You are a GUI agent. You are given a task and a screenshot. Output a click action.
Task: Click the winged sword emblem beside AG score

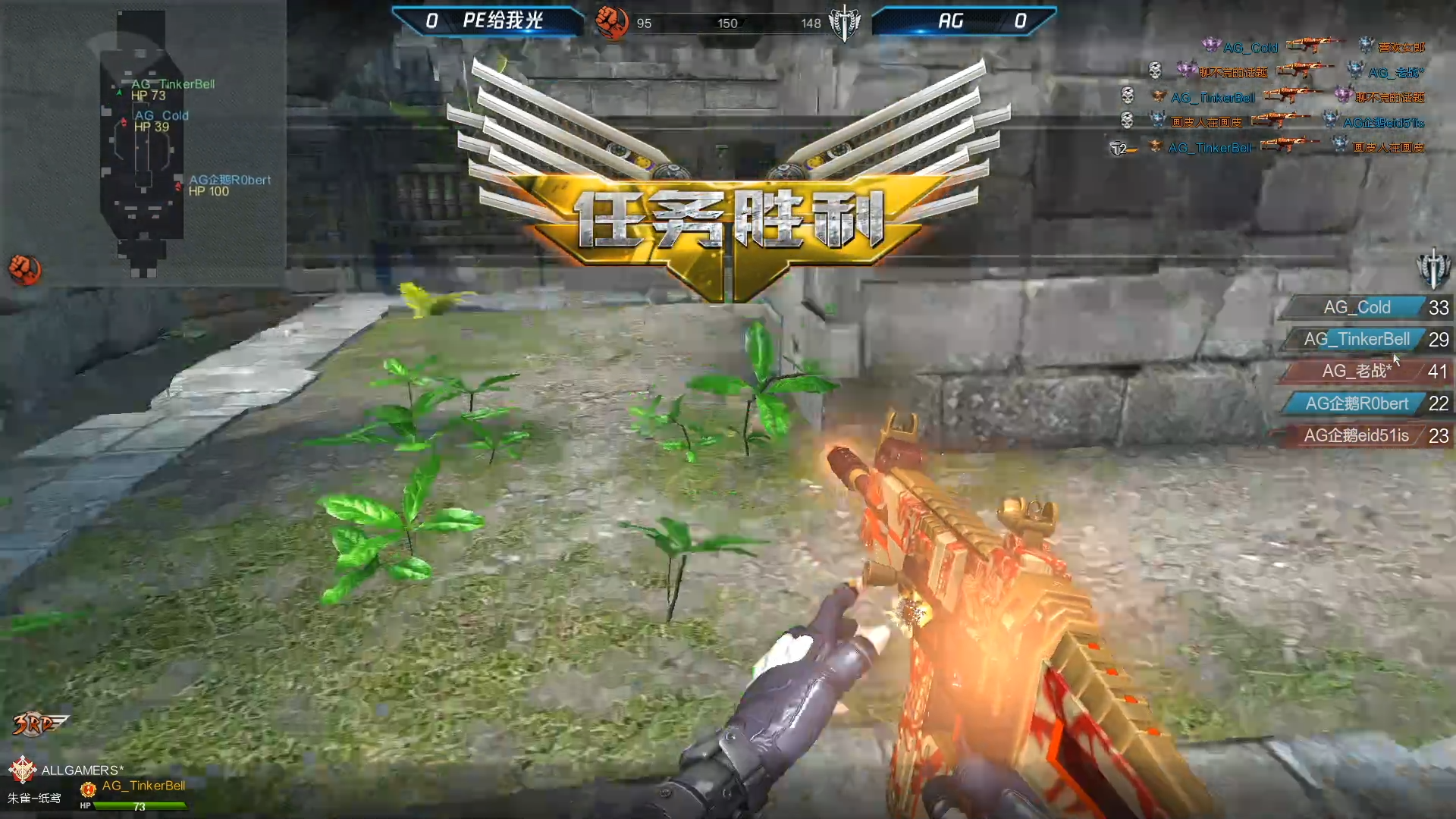(844, 23)
